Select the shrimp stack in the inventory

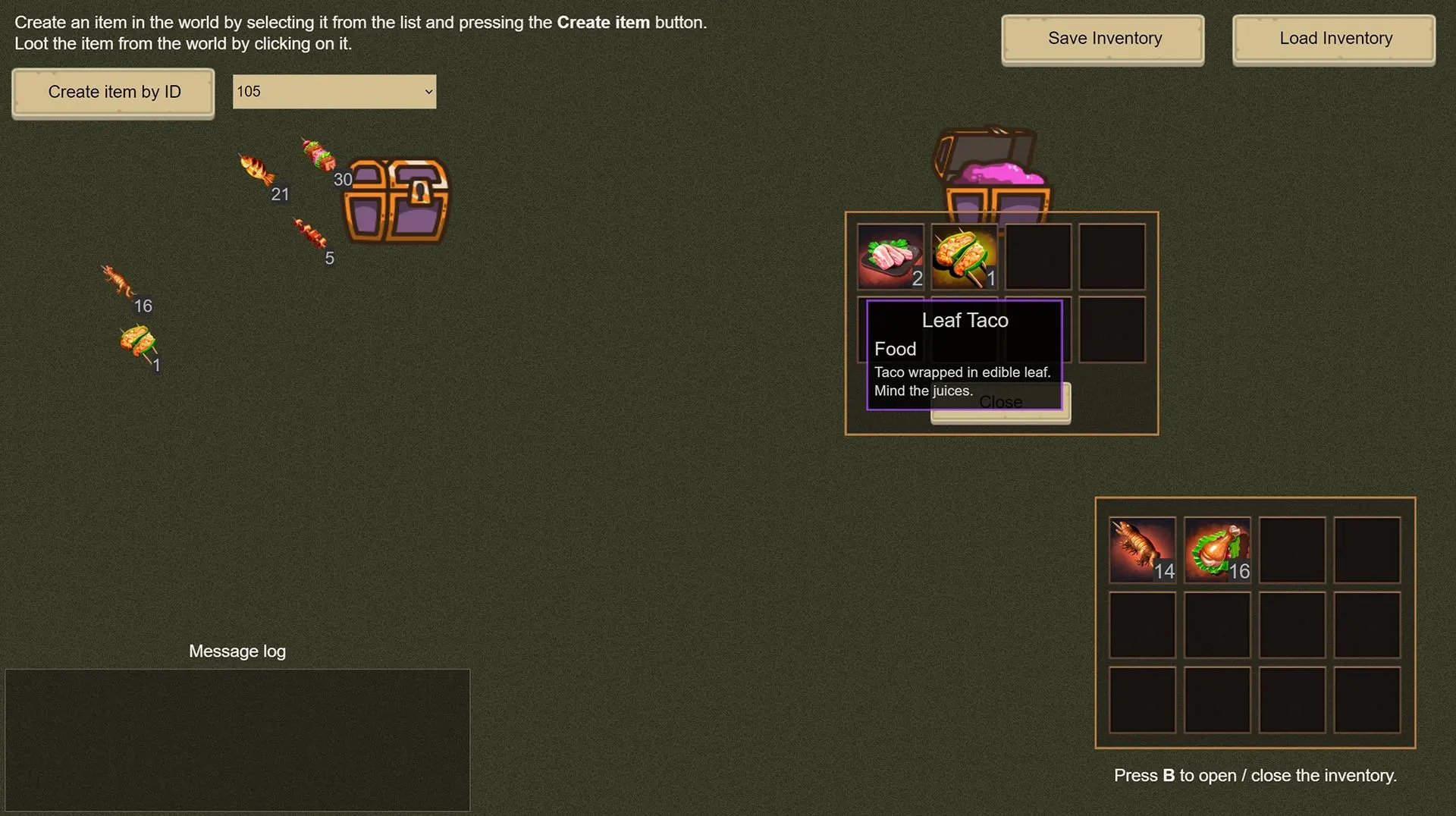click(1142, 550)
